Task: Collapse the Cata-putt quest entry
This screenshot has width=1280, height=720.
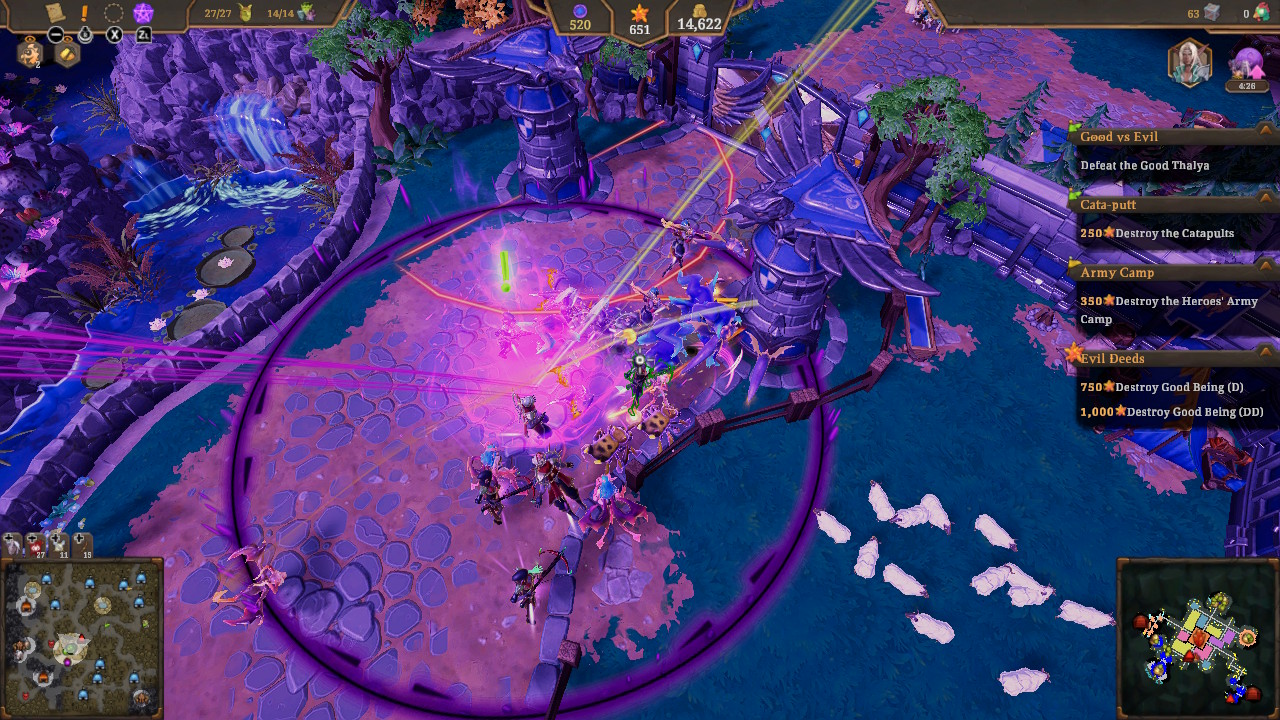Action: coord(1263,197)
